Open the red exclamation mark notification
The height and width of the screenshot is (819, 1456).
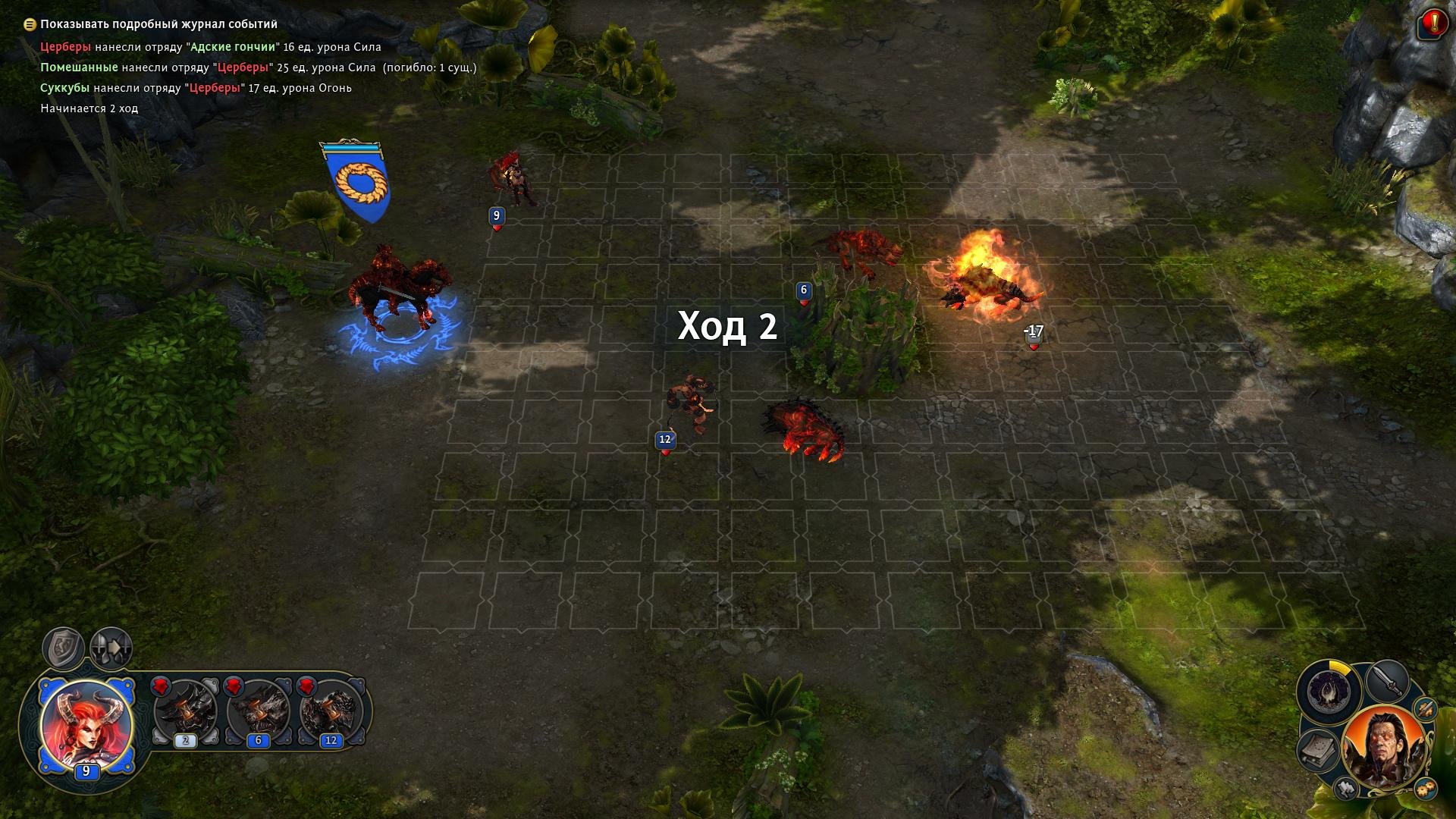(x=1432, y=24)
